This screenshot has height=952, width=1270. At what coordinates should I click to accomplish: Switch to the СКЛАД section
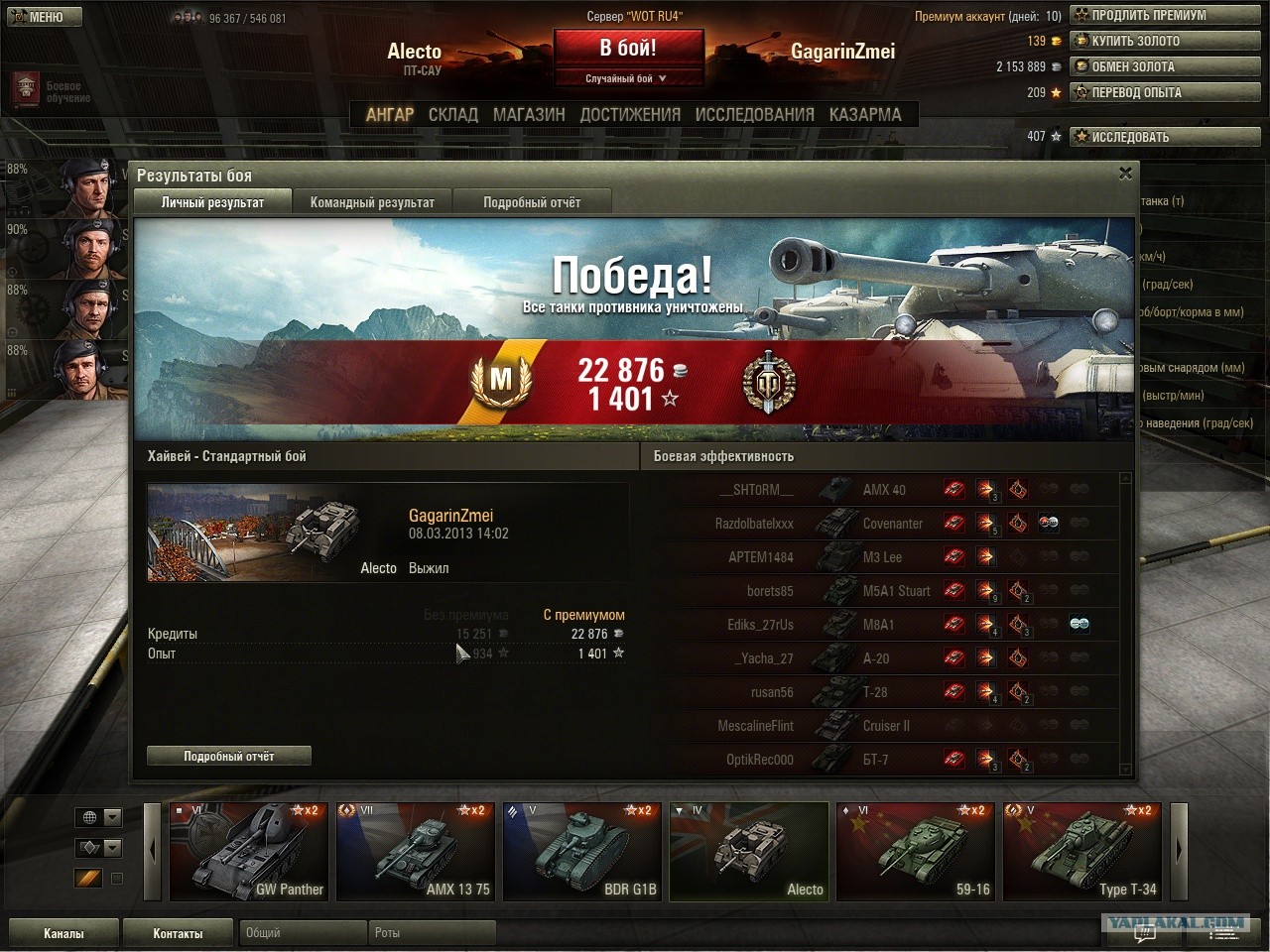pyautogui.click(x=453, y=114)
